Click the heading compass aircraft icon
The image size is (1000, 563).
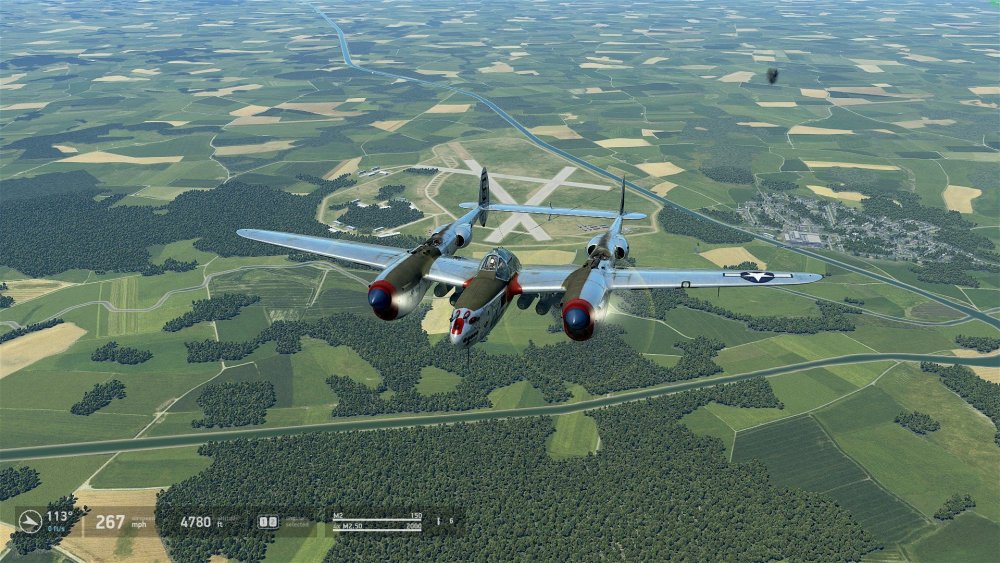tap(30, 521)
